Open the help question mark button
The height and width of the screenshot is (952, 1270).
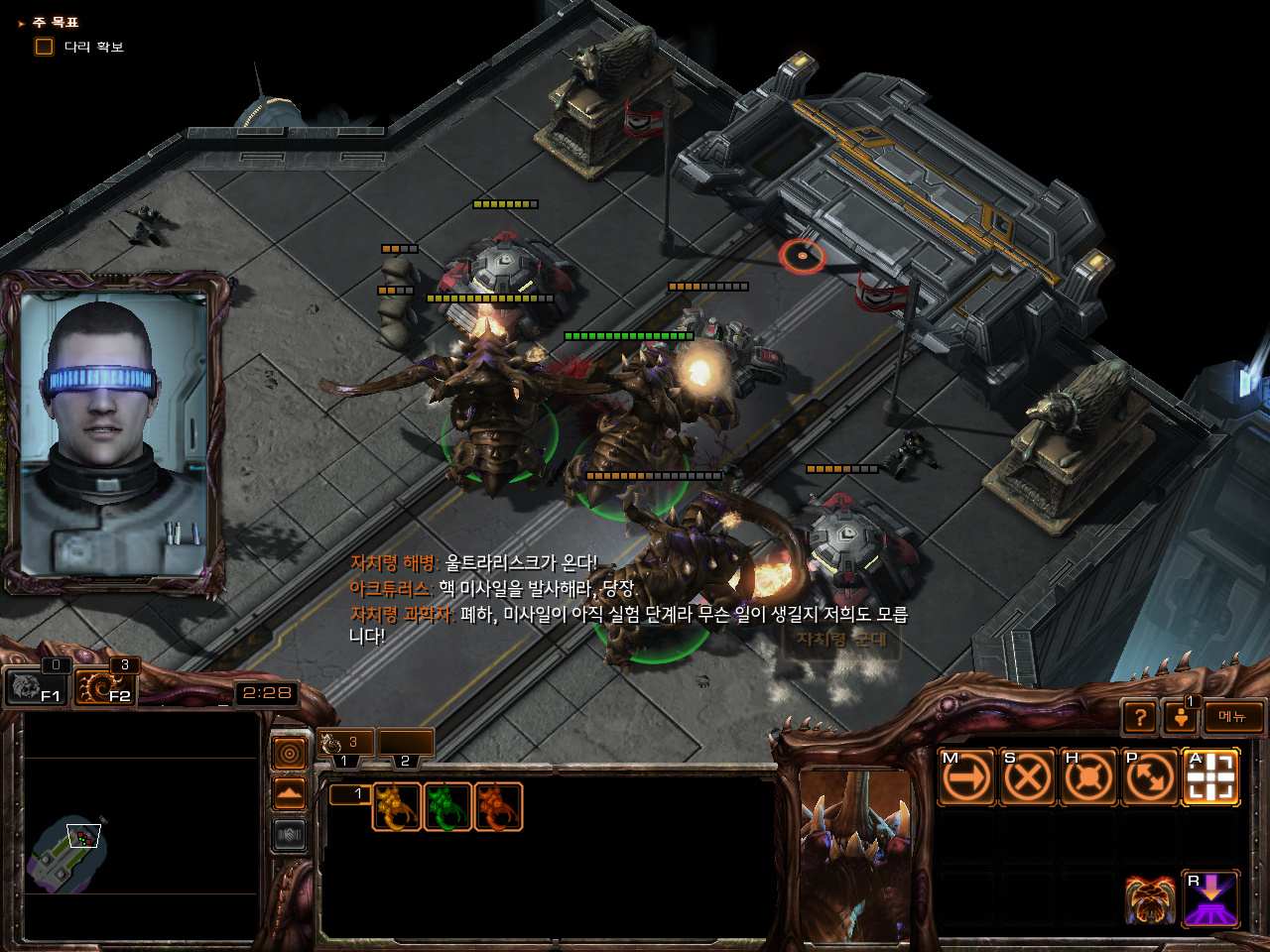1140,716
